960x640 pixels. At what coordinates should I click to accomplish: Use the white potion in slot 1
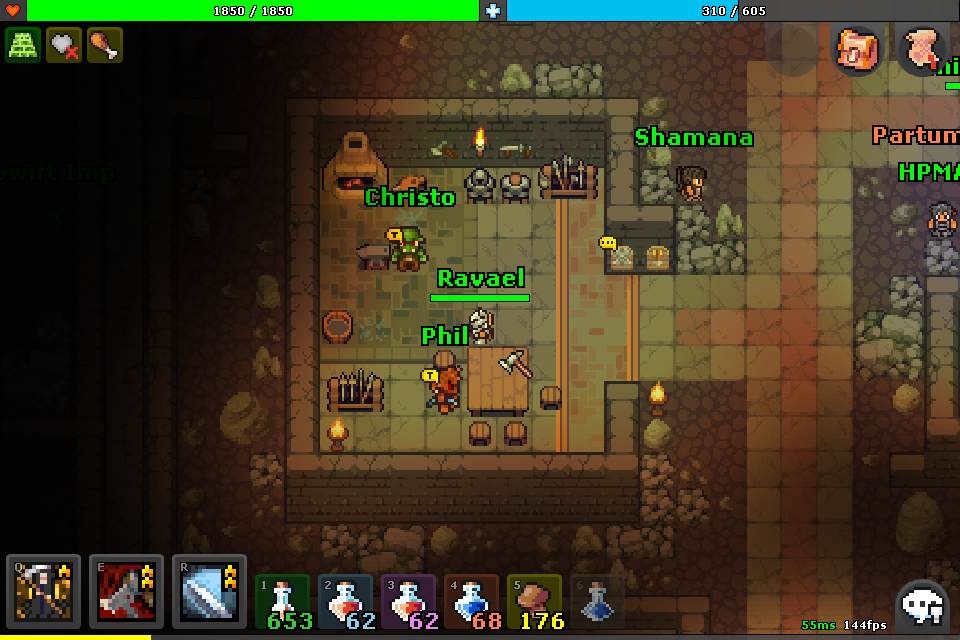(284, 602)
